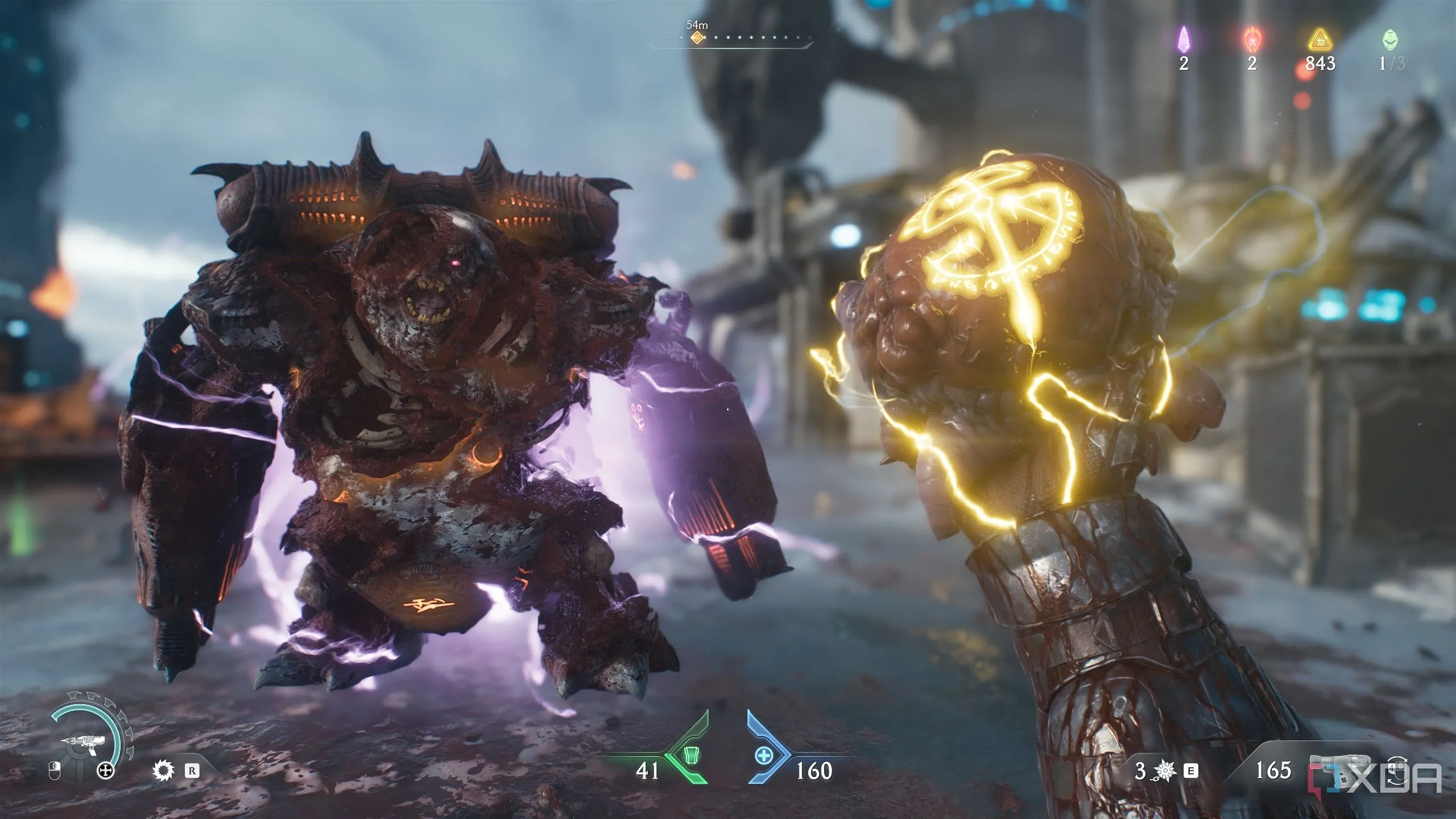The image size is (1456, 819).
Task: Select the purple crystal resource icon
Action: pos(1184,39)
